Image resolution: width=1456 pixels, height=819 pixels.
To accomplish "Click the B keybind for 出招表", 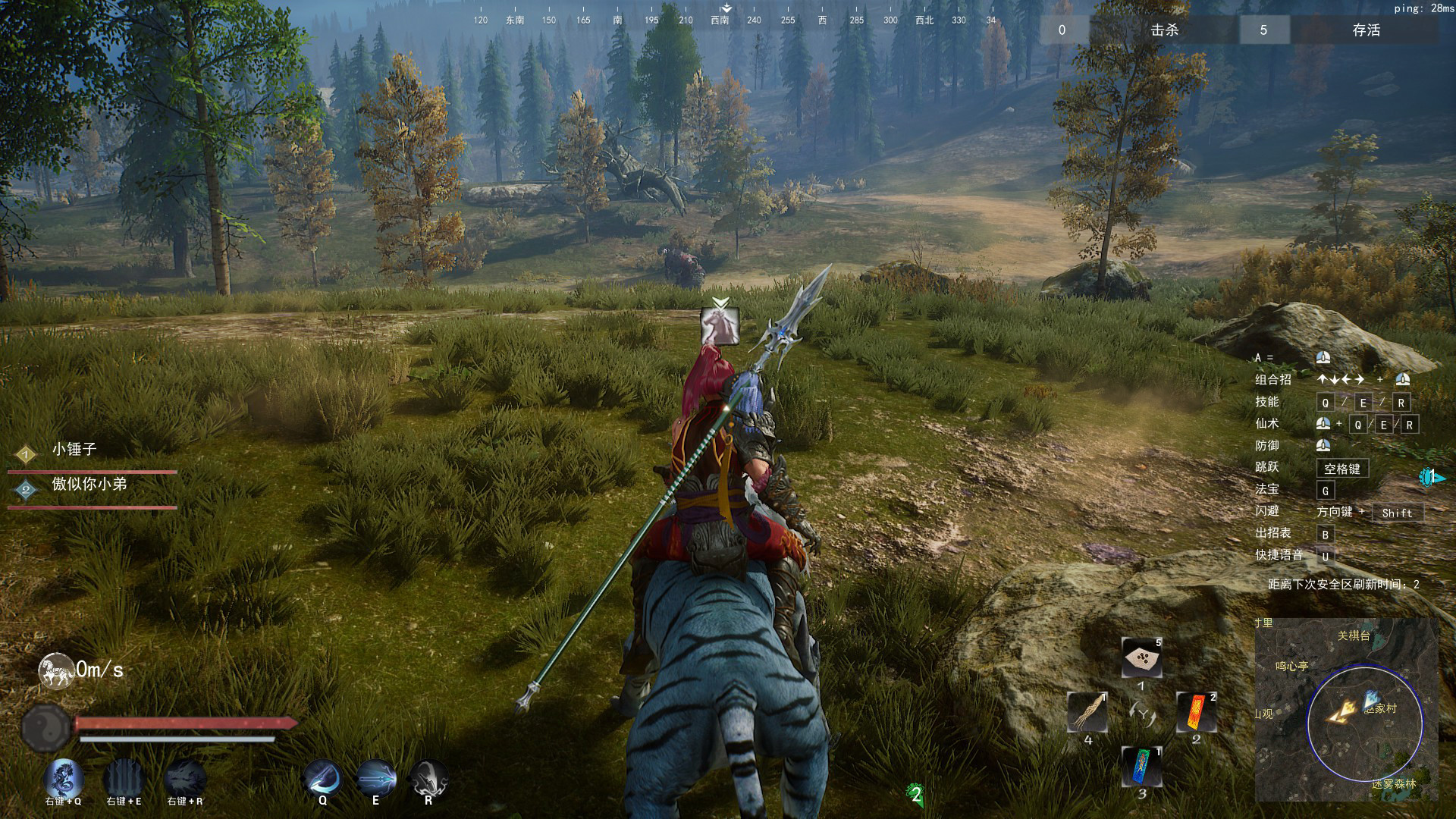I will coord(1326,535).
